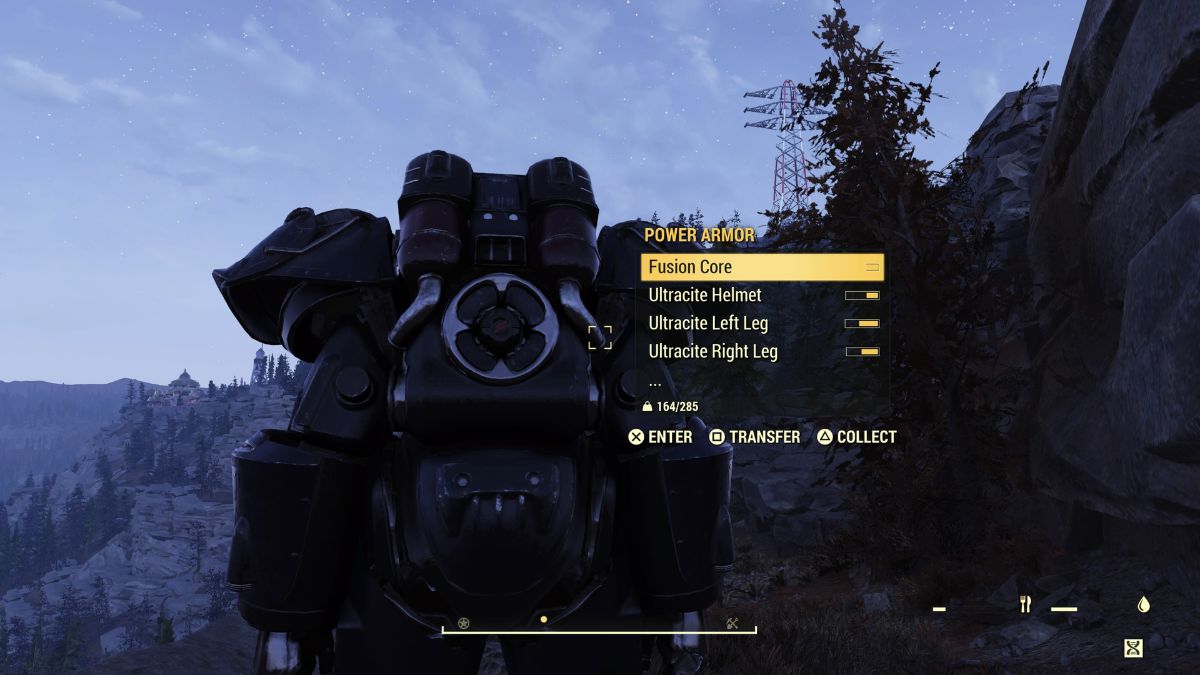Choose Ultracite Helmet in the list
The height and width of the screenshot is (675, 1200).
[762, 295]
